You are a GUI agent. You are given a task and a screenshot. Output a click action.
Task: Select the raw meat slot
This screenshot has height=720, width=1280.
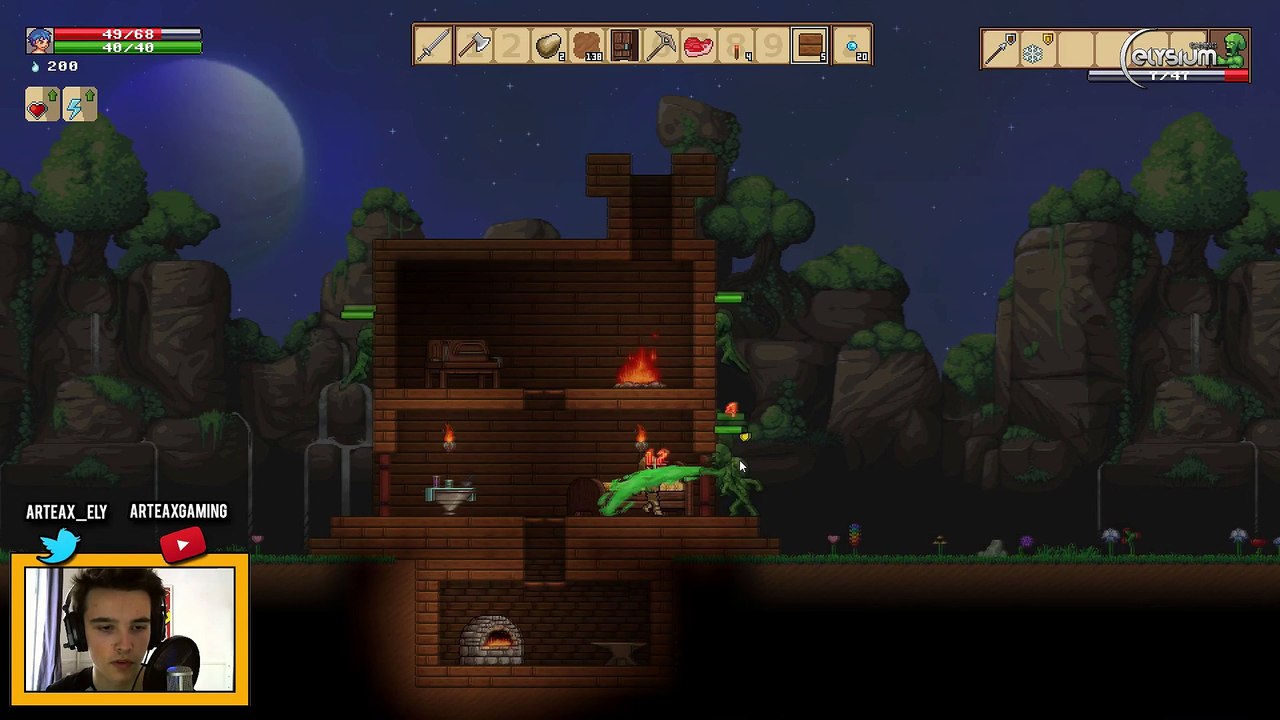coord(699,46)
